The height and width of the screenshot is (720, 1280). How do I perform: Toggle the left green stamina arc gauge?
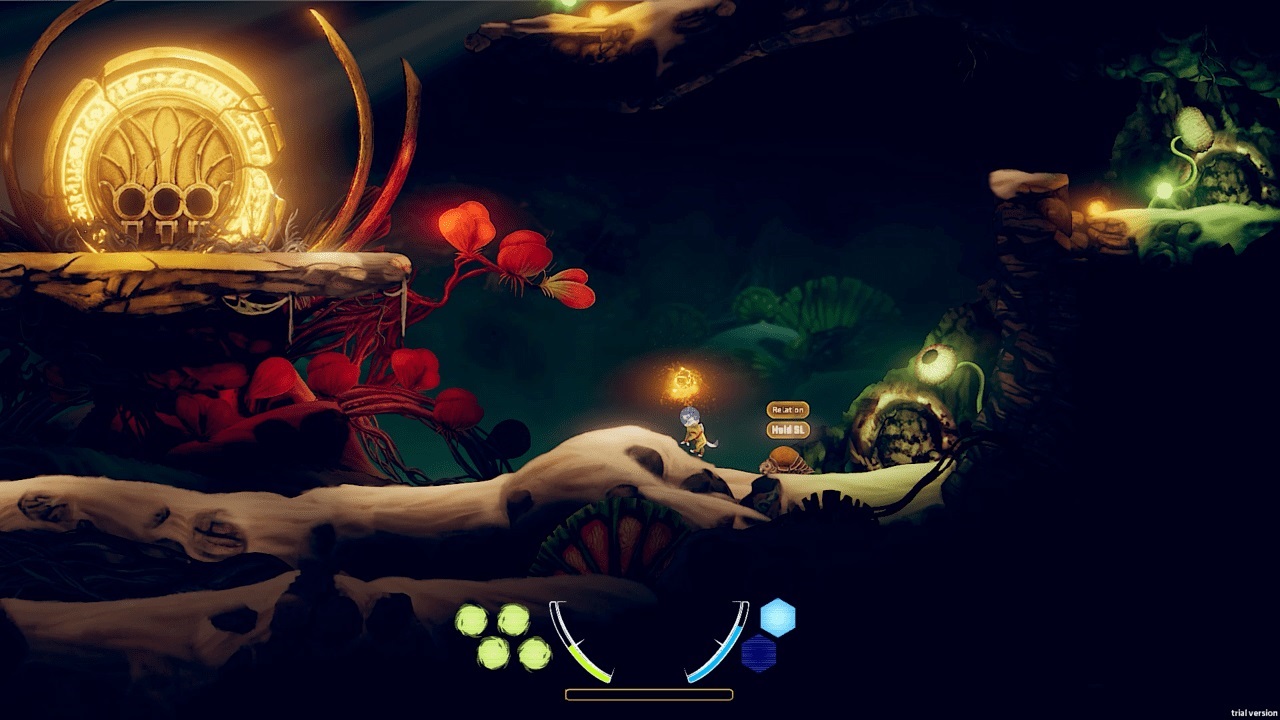tap(585, 655)
